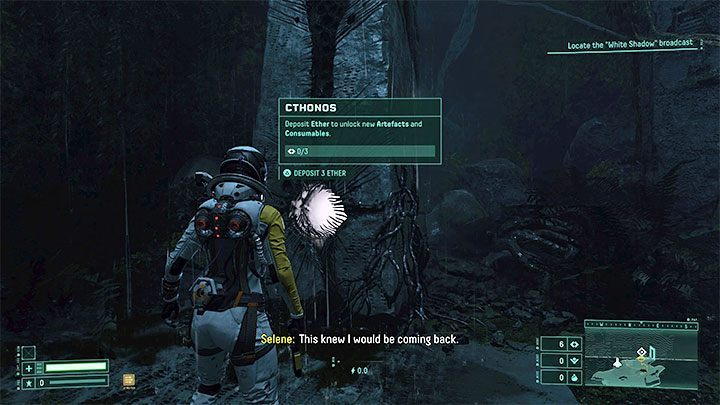Click the green plus integrity icon

28,367
